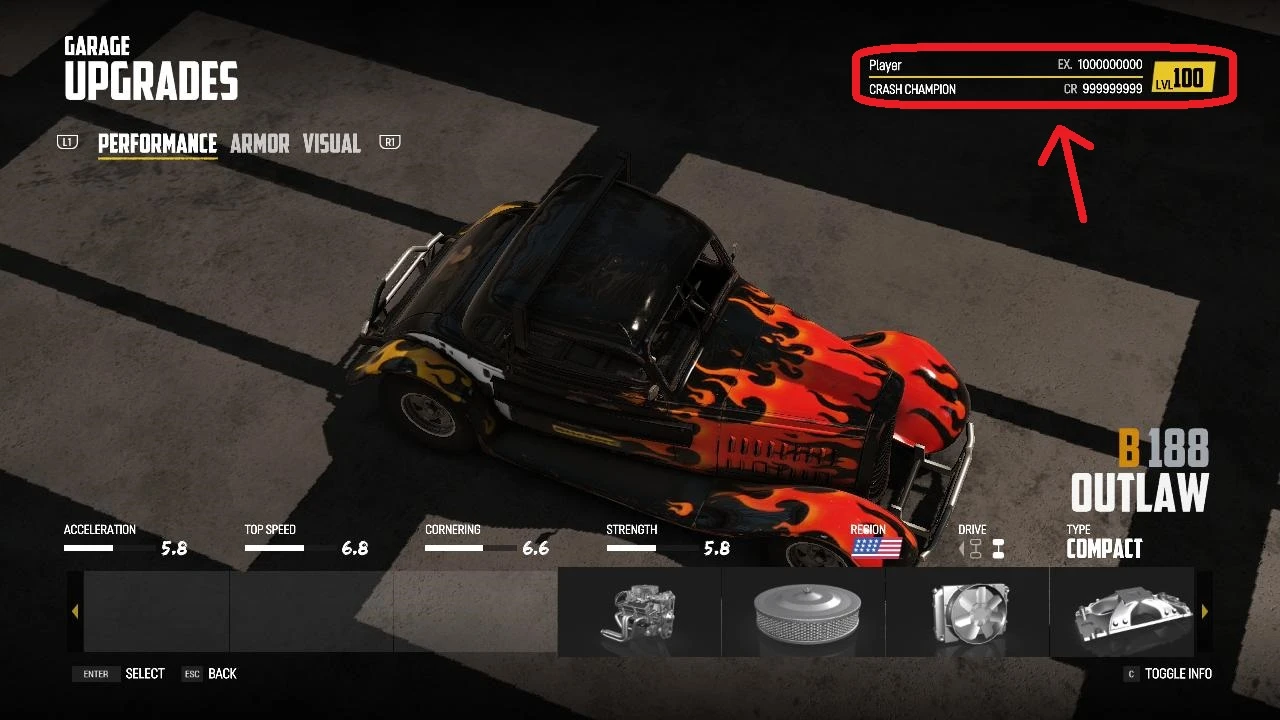Expand previous parts with left arrow

75,611
